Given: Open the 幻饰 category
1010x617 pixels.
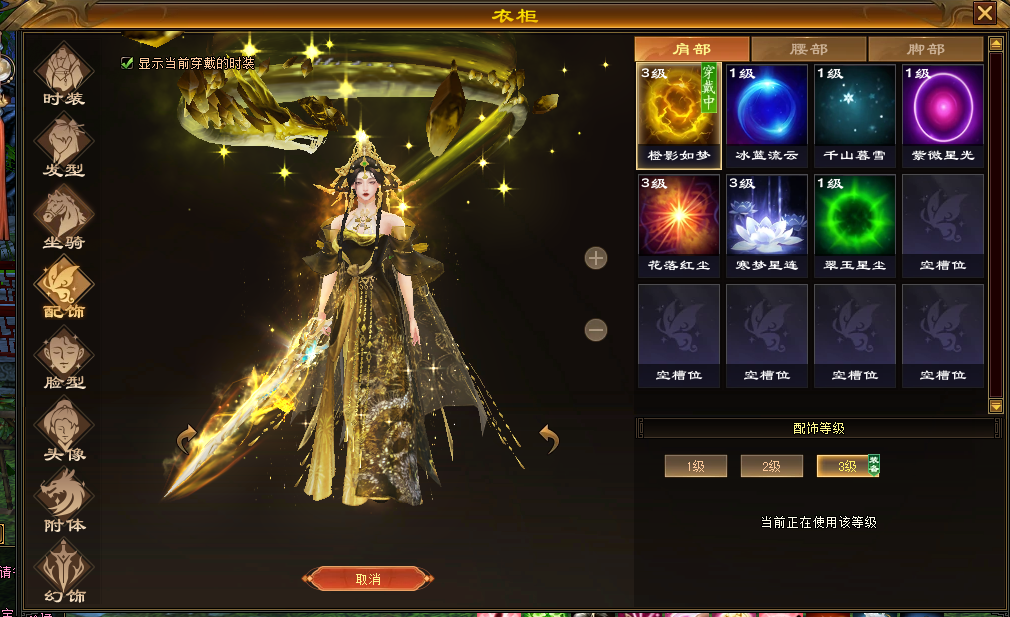Looking at the screenshot, I should (x=64, y=571).
